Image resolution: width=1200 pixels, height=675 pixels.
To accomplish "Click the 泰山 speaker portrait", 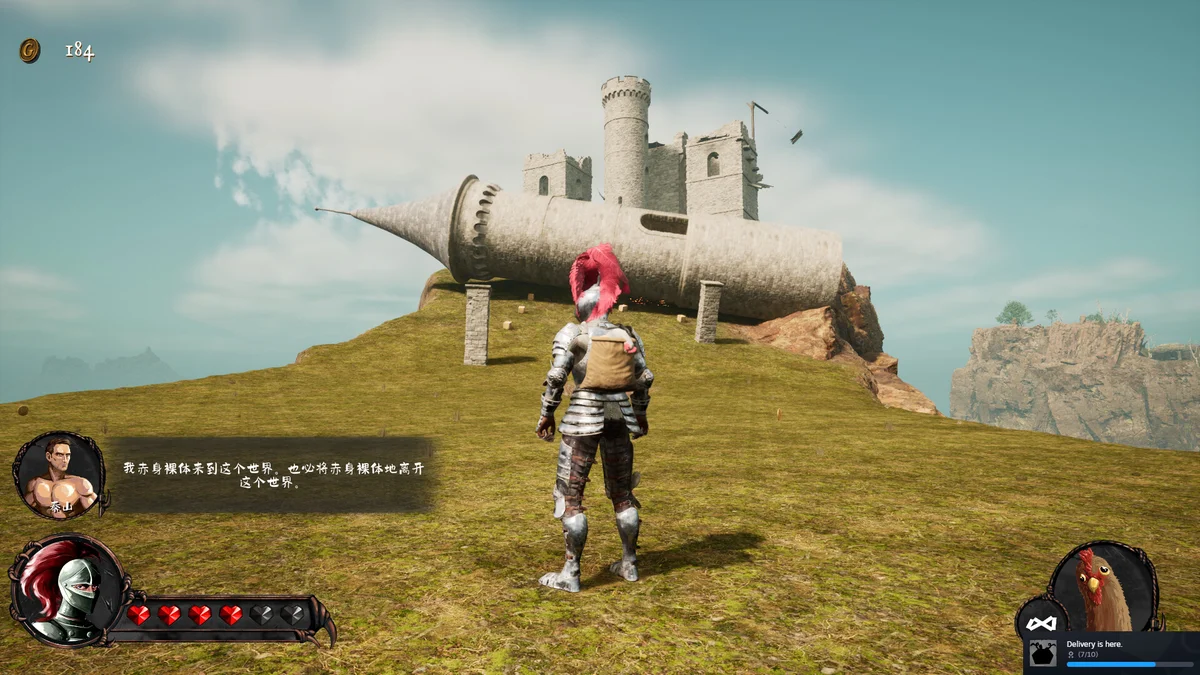I will (x=60, y=476).
